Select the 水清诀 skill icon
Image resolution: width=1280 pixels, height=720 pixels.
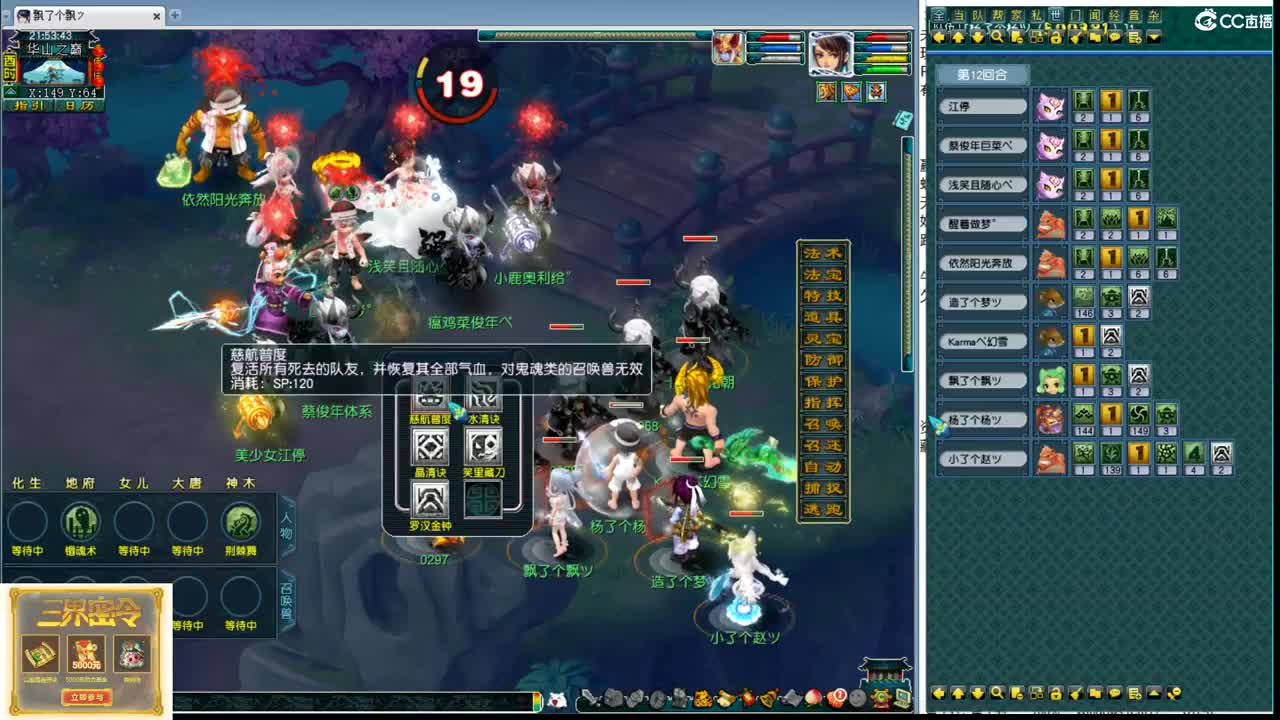click(487, 394)
